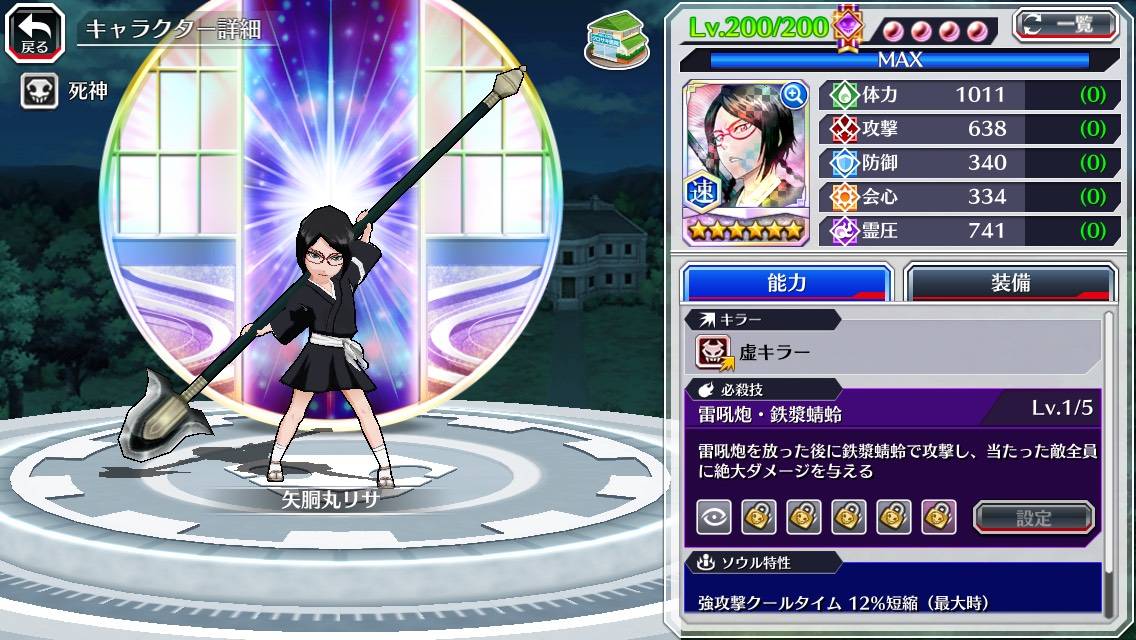Click the 死神 skull affiliation icon
The height and width of the screenshot is (640, 1136).
point(38,92)
